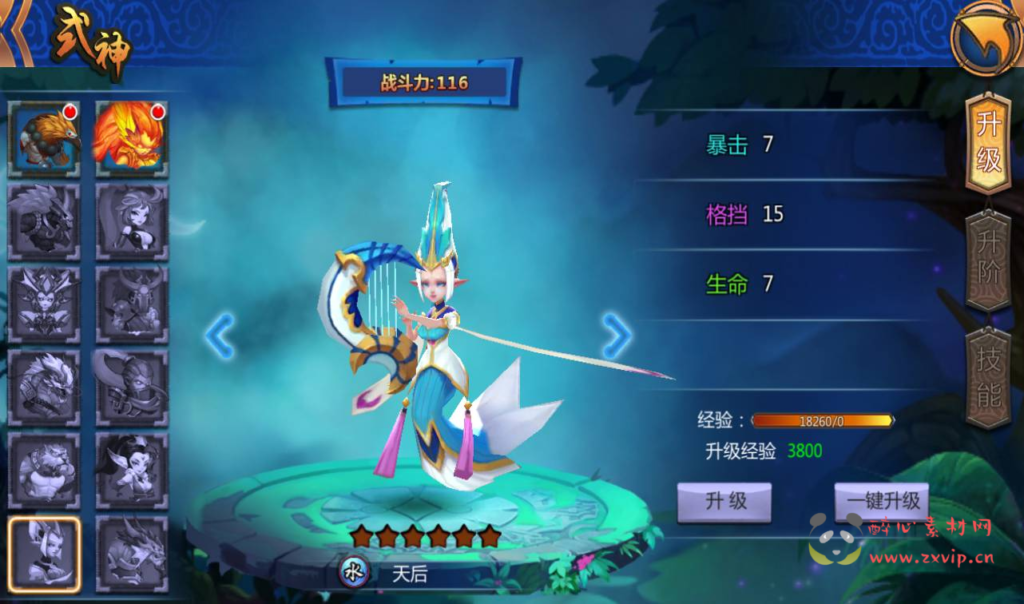This screenshot has width=1024, height=604.
Task: Click the 一键升级 one-click upgrade button
Action: click(x=881, y=501)
